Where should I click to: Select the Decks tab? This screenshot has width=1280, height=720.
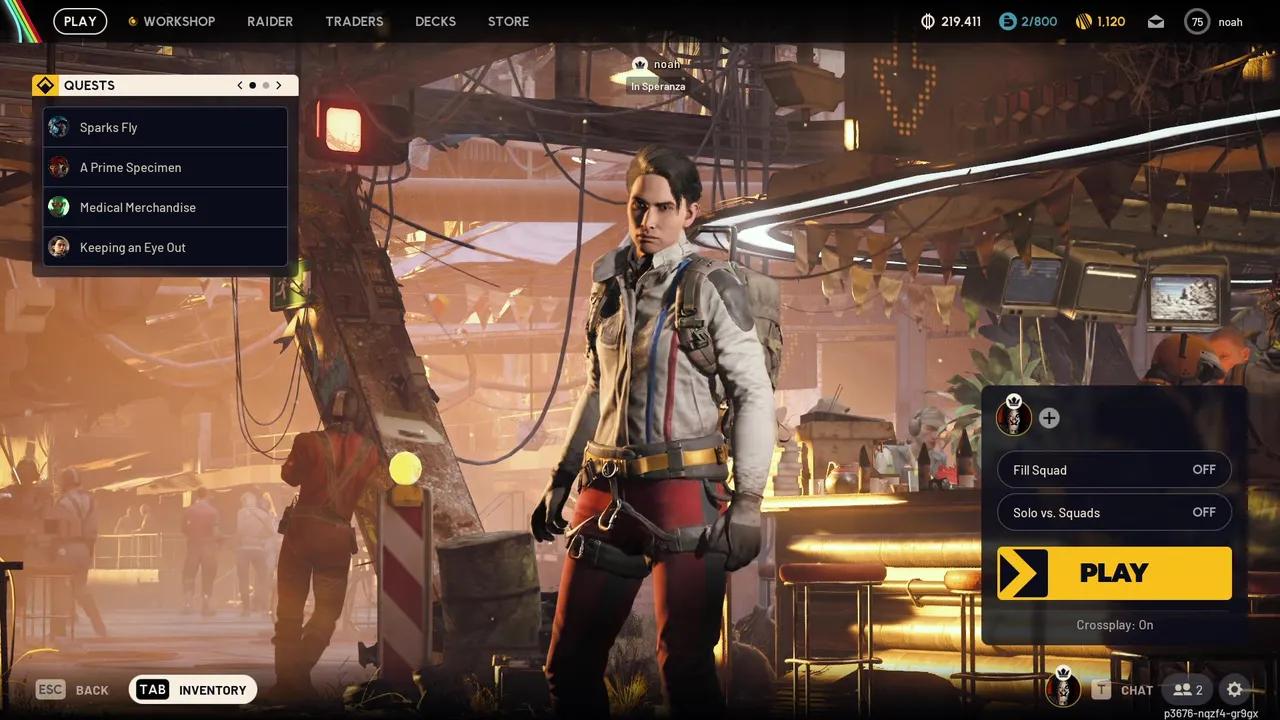[435, 21]
